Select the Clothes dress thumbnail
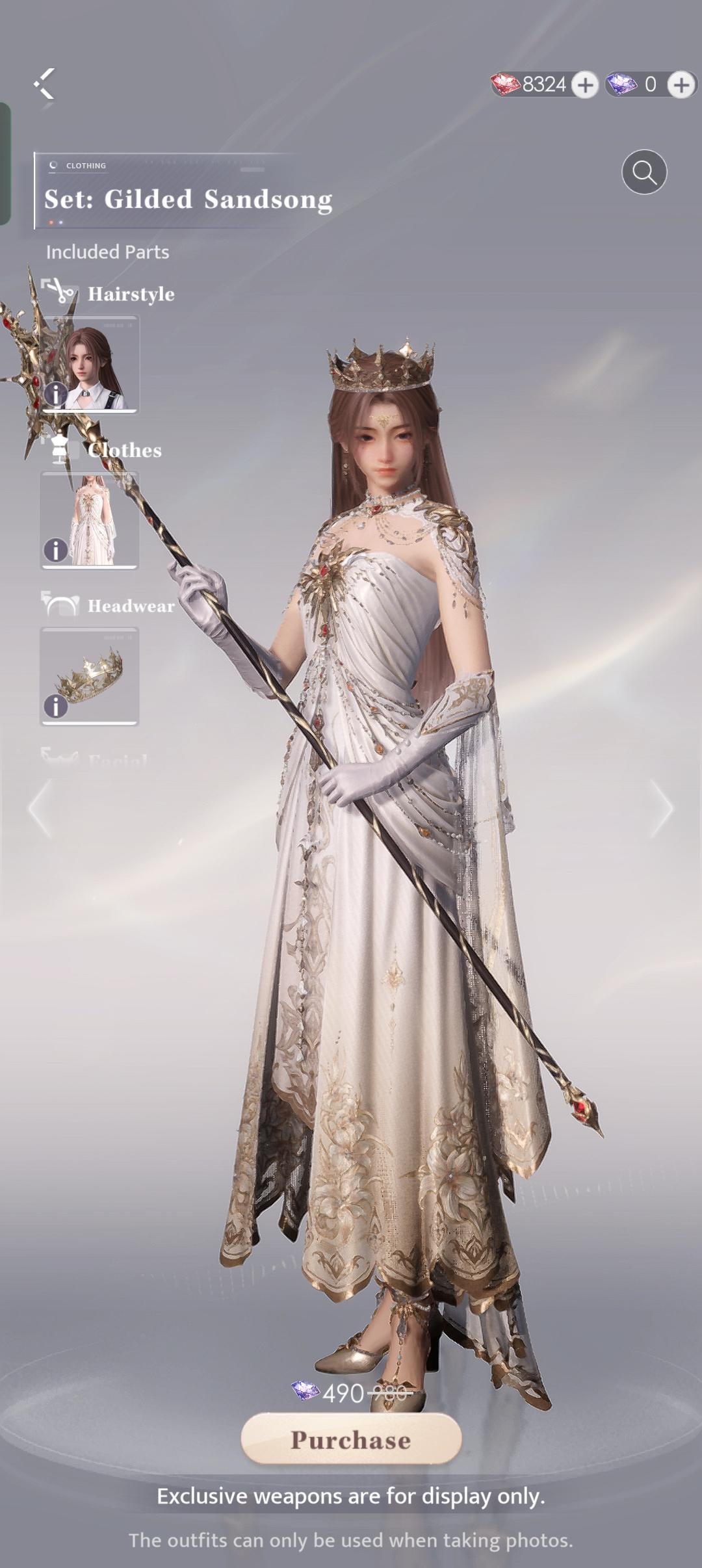Screen dimensions: 702x1568 pyautogui.click(x=90, y=519)
